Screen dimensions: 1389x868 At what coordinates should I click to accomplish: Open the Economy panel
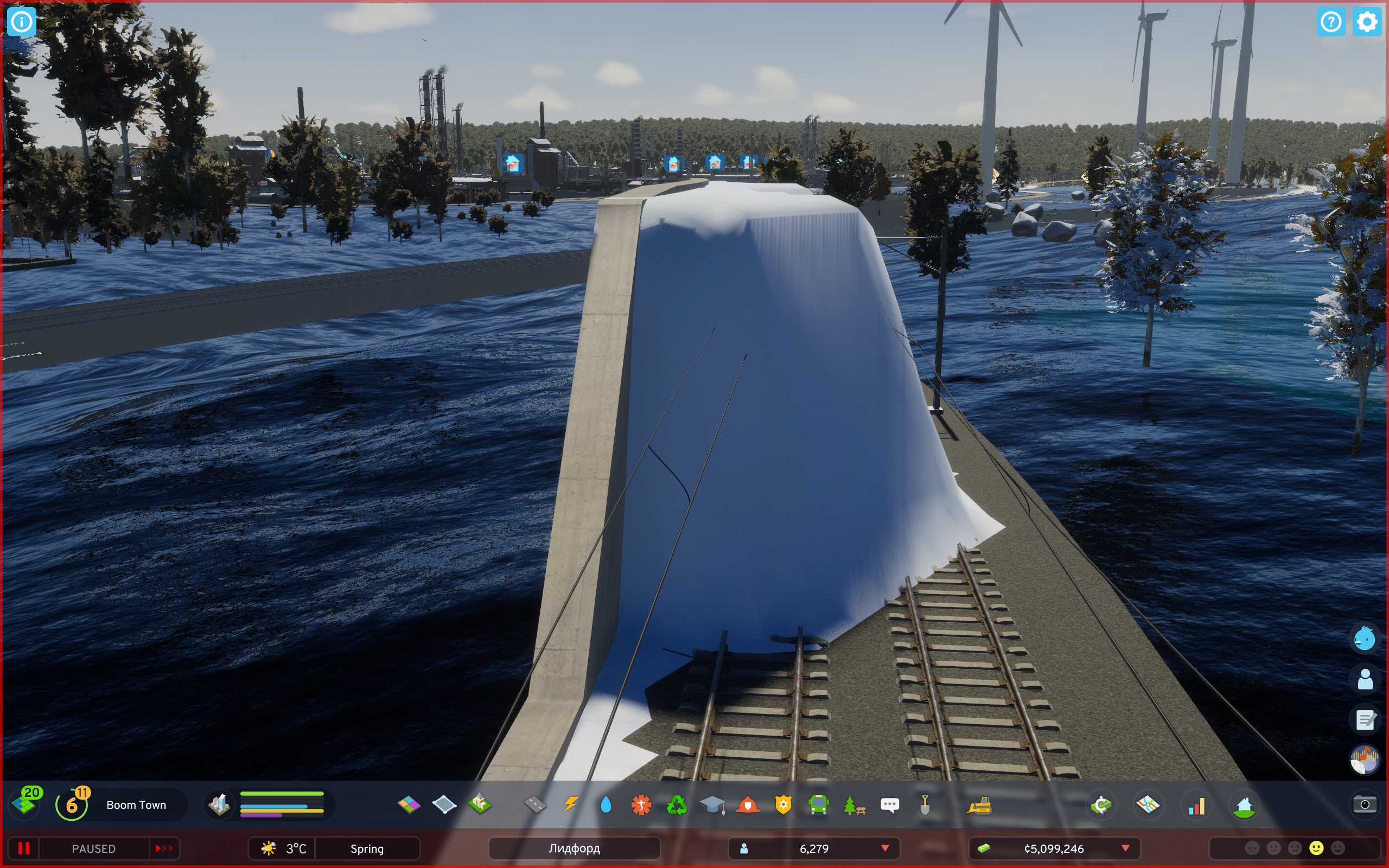(1100, 805)
